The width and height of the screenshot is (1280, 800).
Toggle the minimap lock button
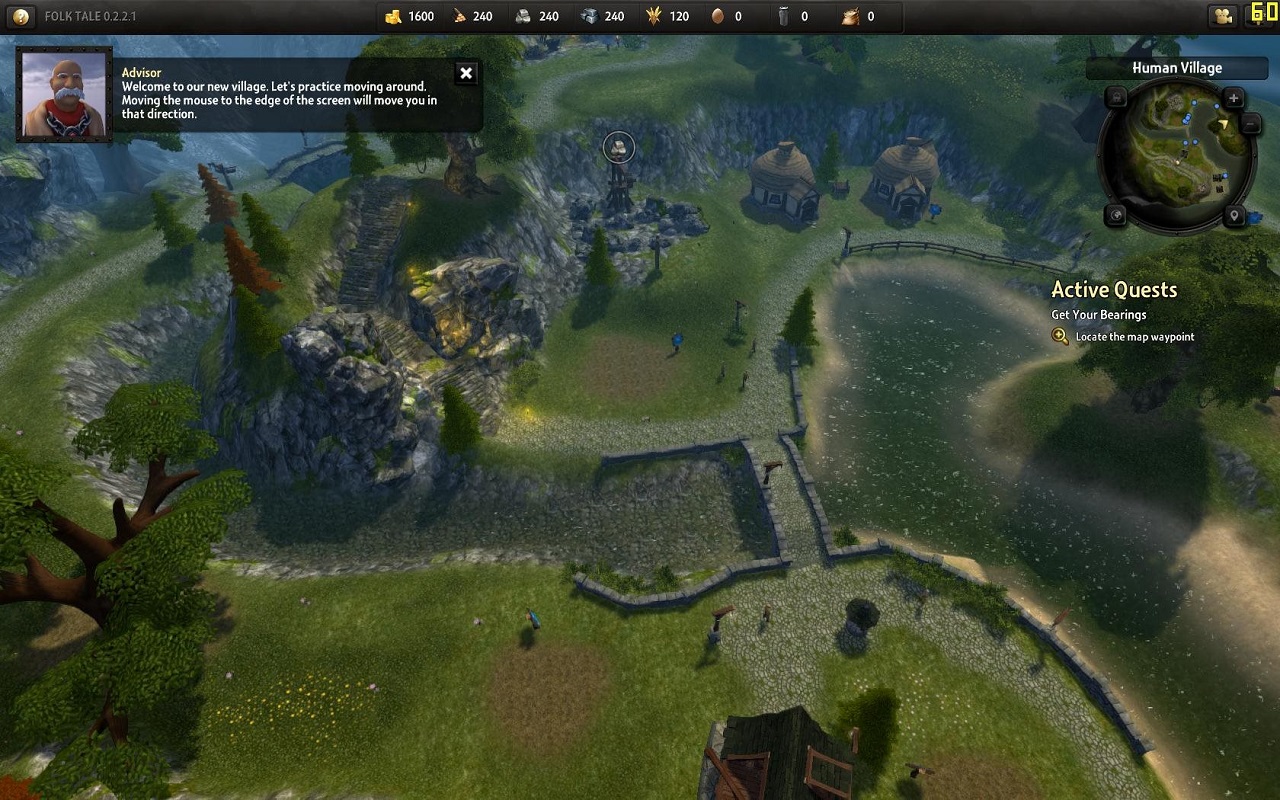click(x=1117, y=97)
